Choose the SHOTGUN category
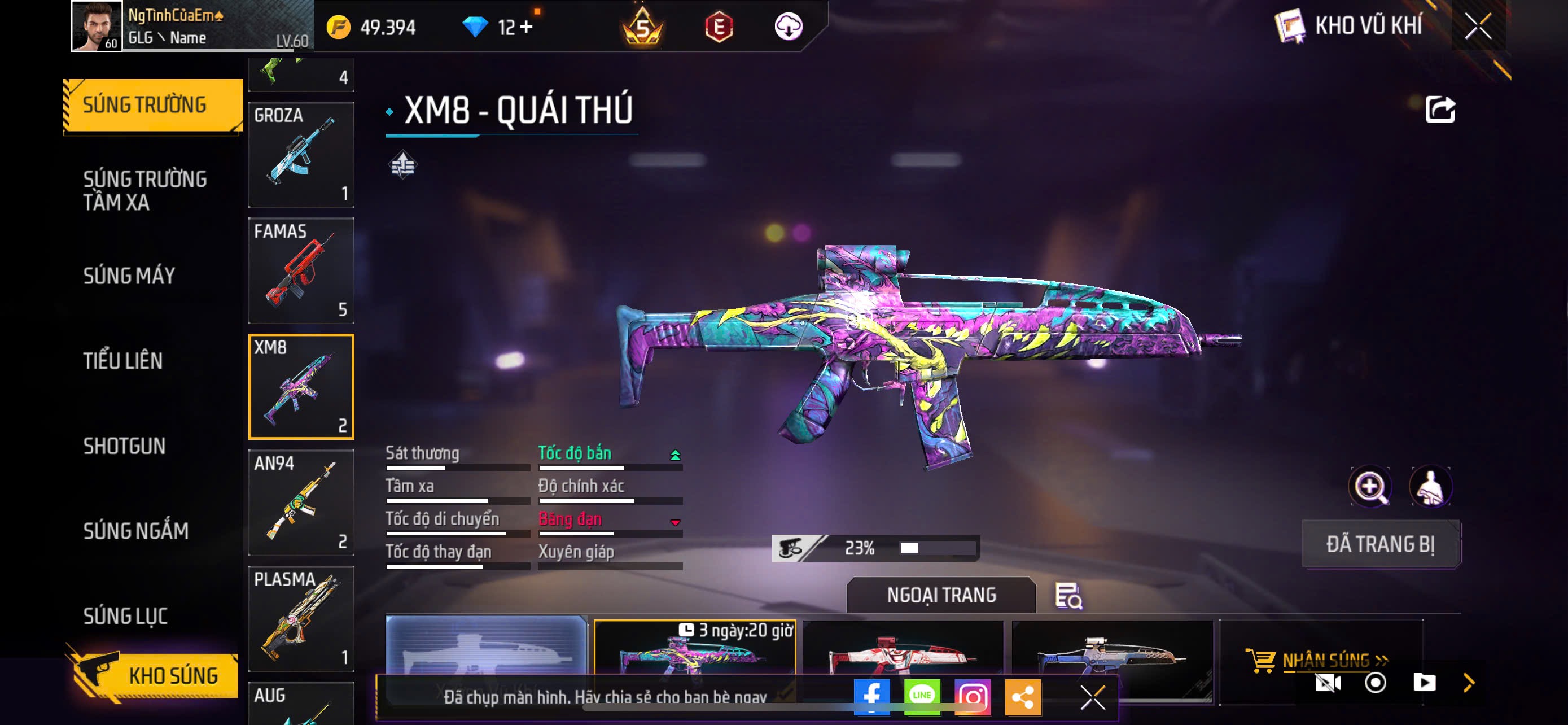 coord(124,446)
